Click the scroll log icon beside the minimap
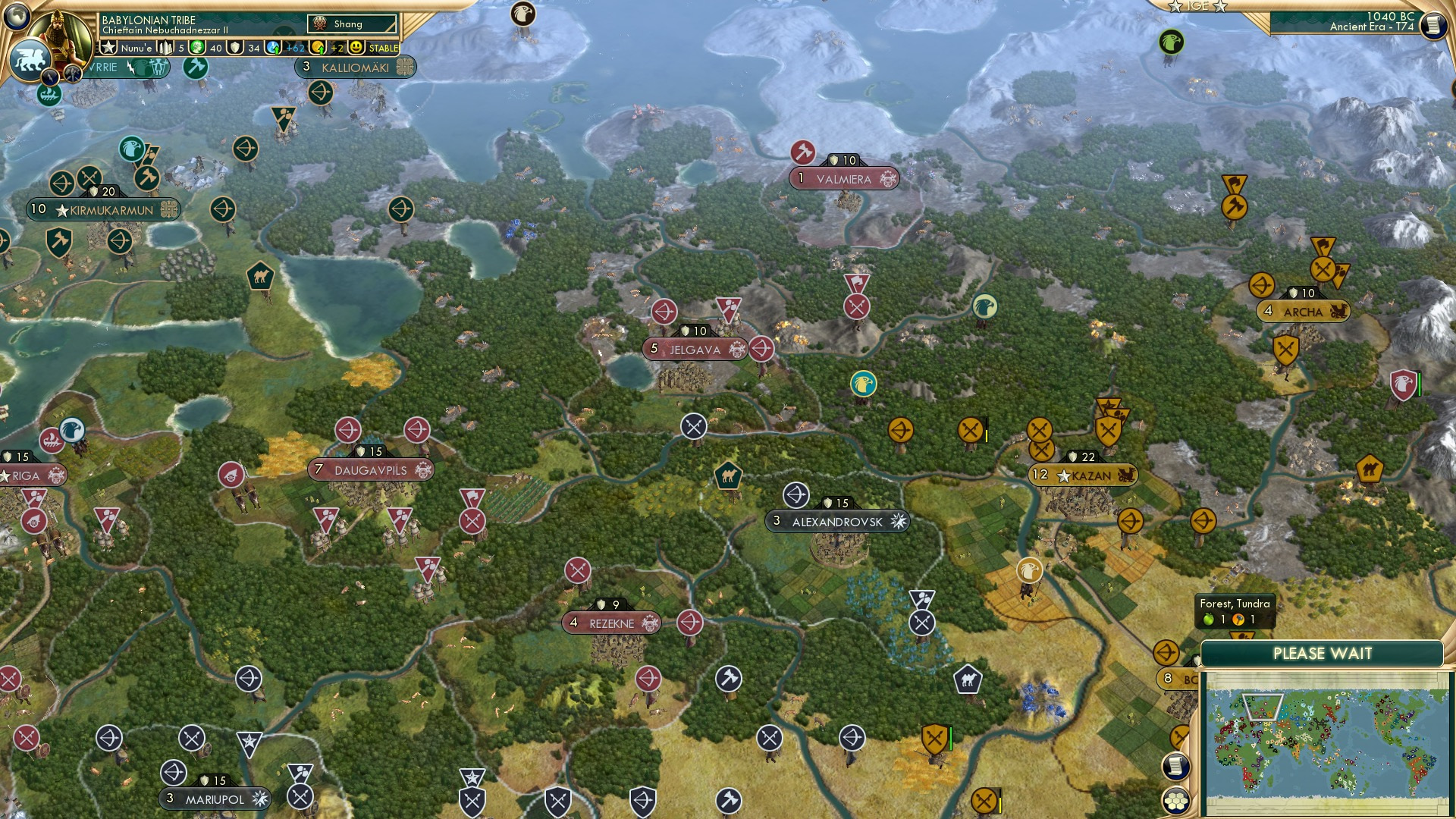This screenshot has width=1456, height=819. [1176, 767]
